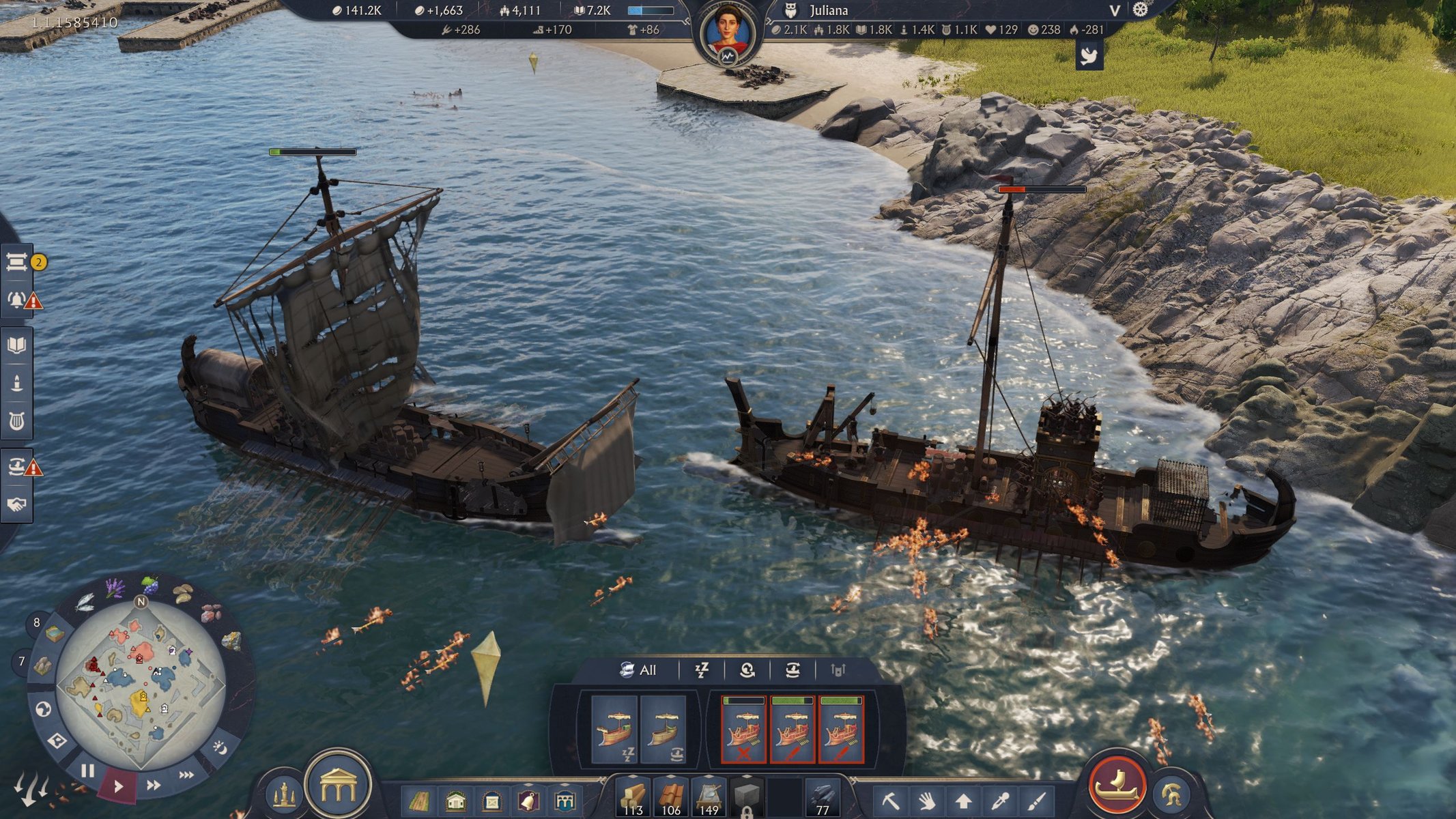Open the lyre culture panel
The image size is (1456, 819).
[x=16, y=420]
